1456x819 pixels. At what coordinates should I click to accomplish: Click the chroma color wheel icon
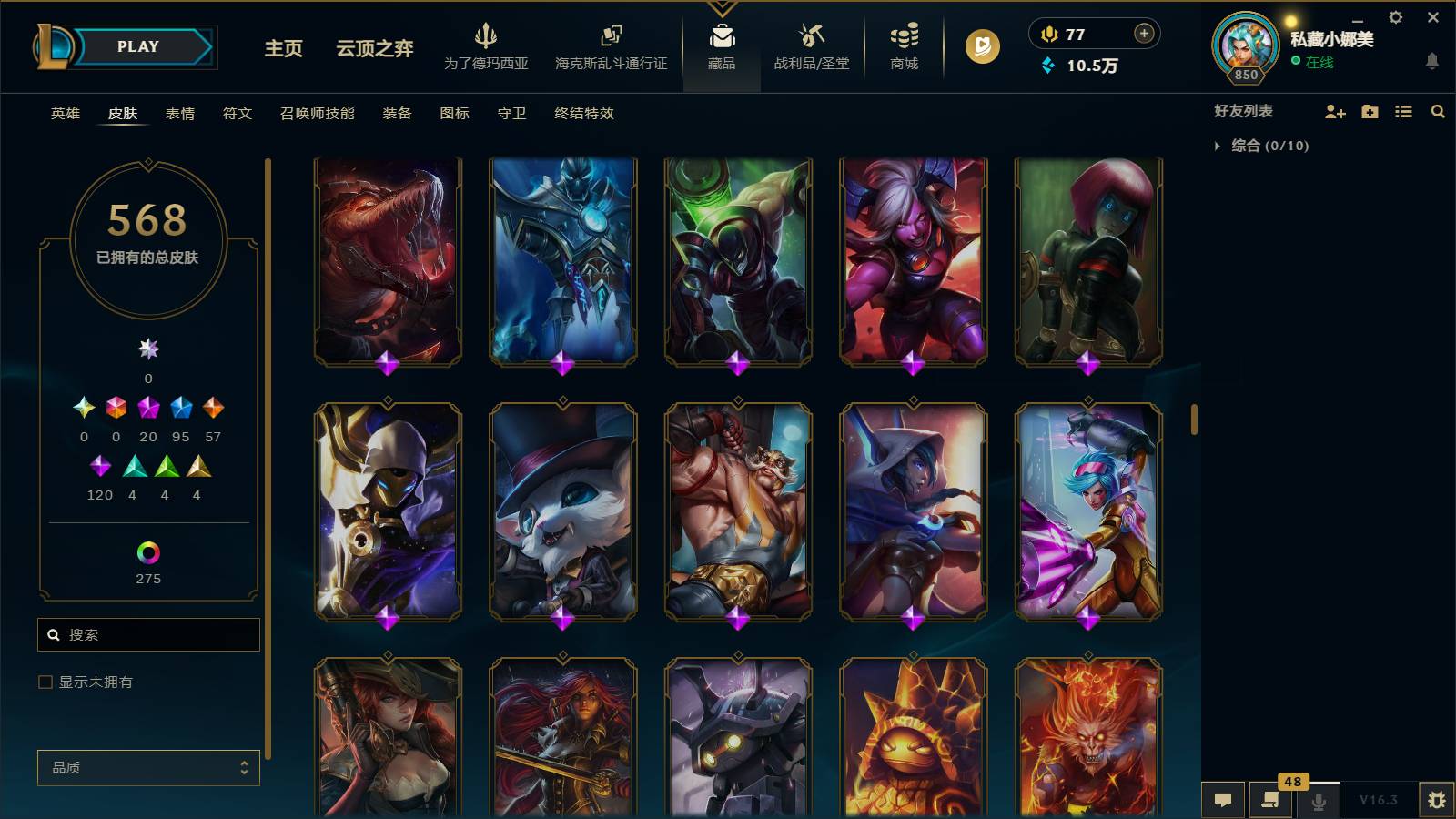pos(148,552)
